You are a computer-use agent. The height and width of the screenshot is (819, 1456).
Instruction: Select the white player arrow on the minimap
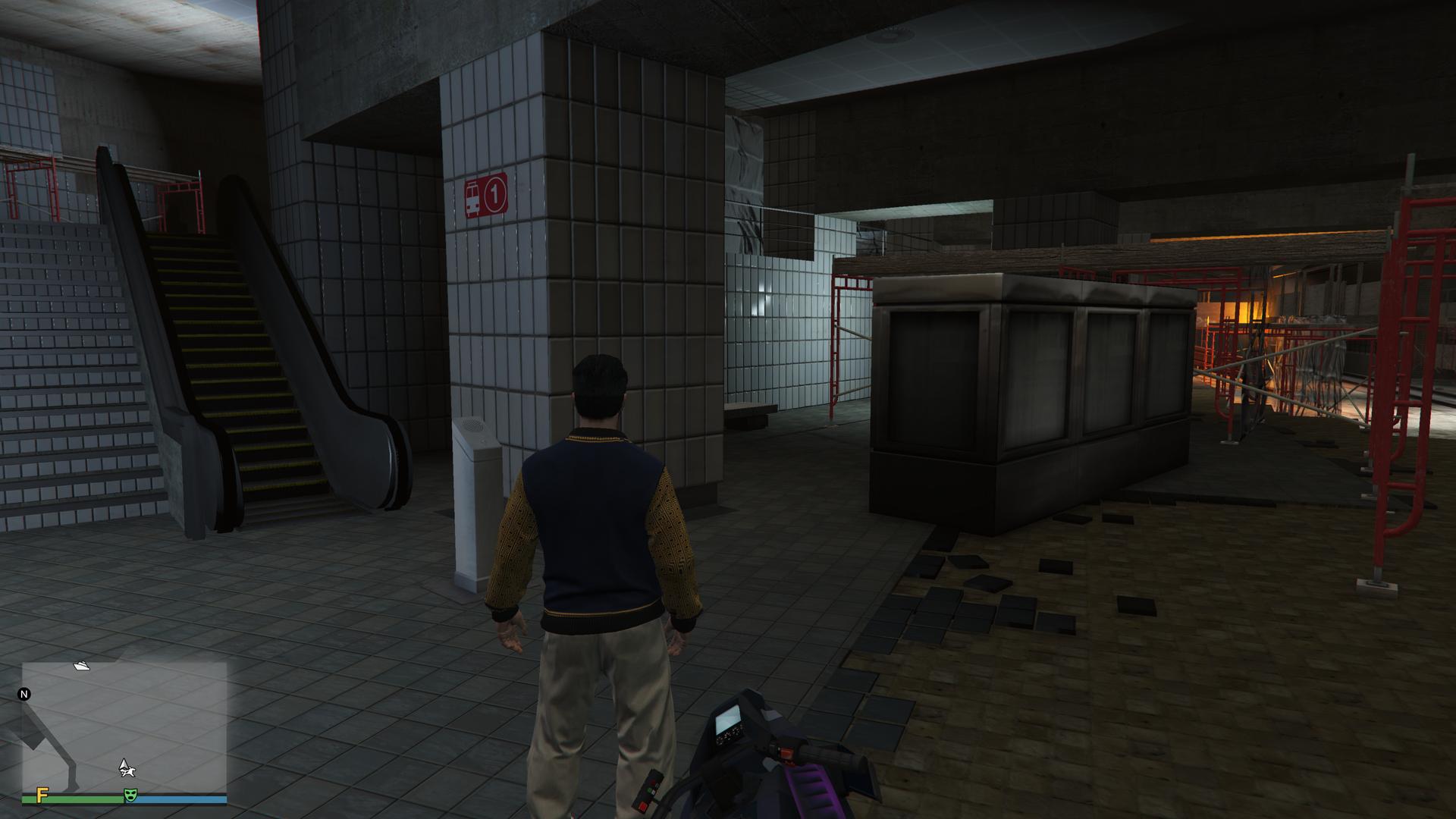(x=126, y=767)
